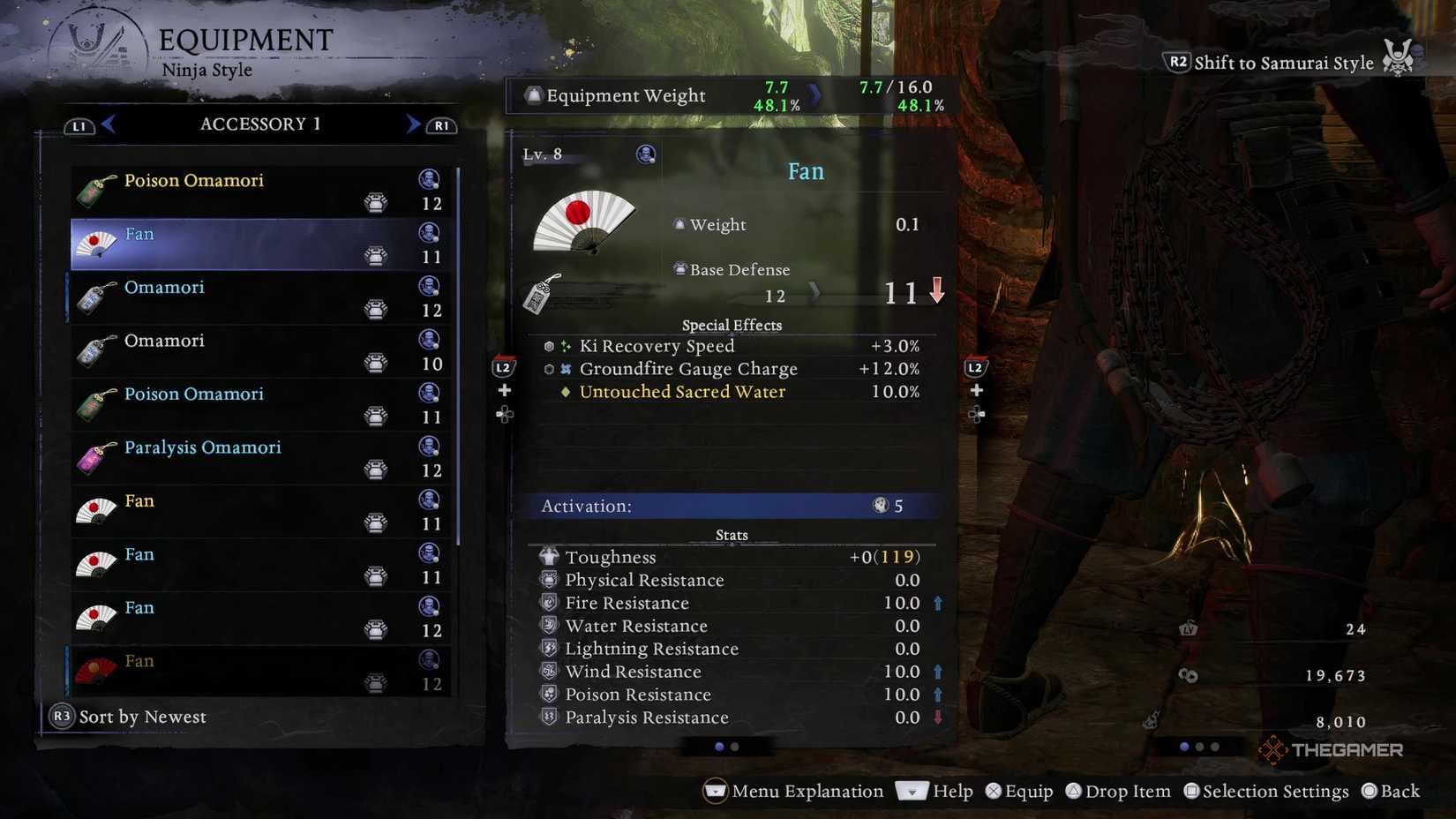Screen dimensions: 1456x819
Task: Select the Poison Omamori charm icon in the list
Action: coord(94,187)
